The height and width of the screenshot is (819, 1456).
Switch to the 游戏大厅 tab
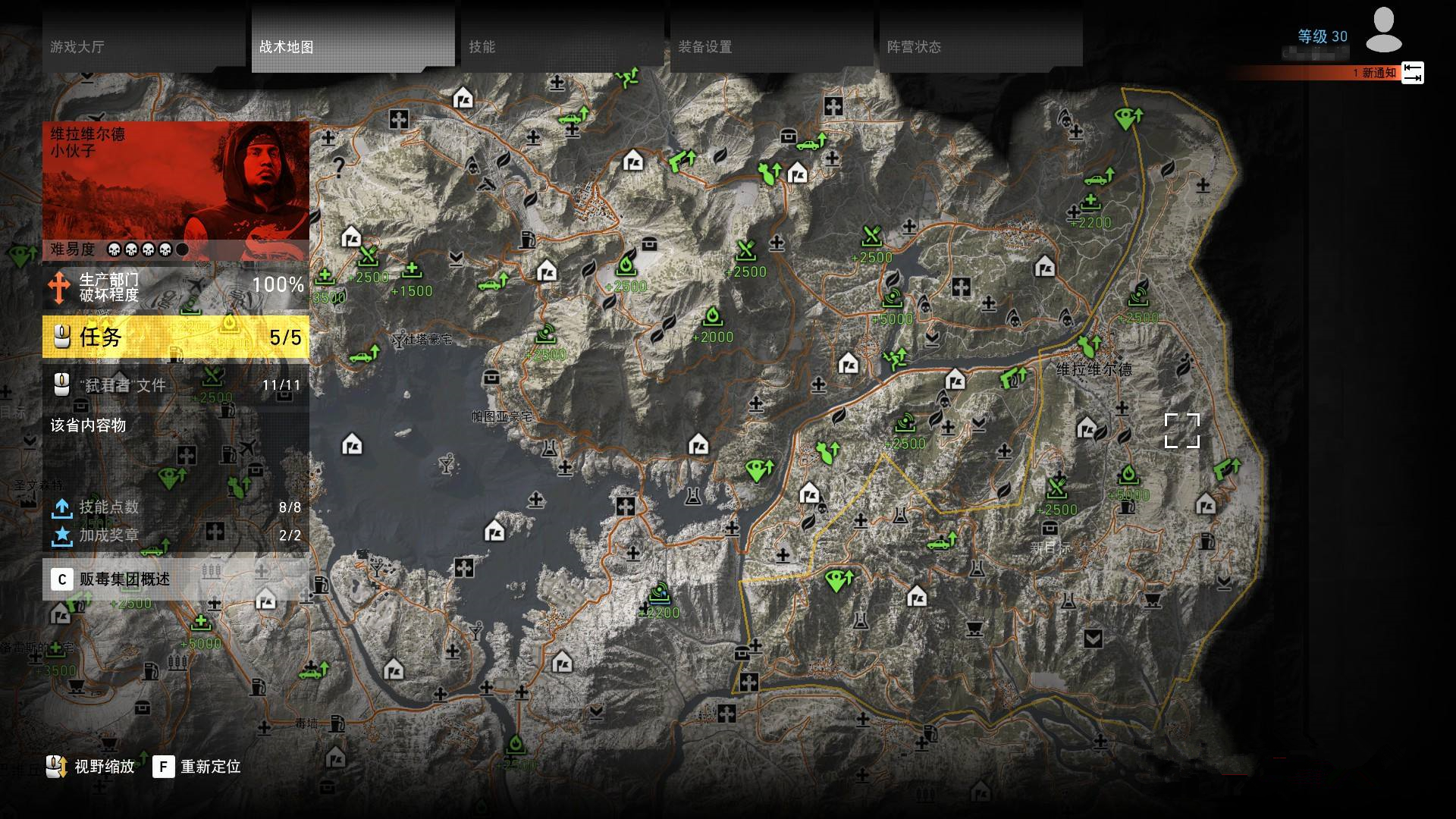click(x=144, y=47)
